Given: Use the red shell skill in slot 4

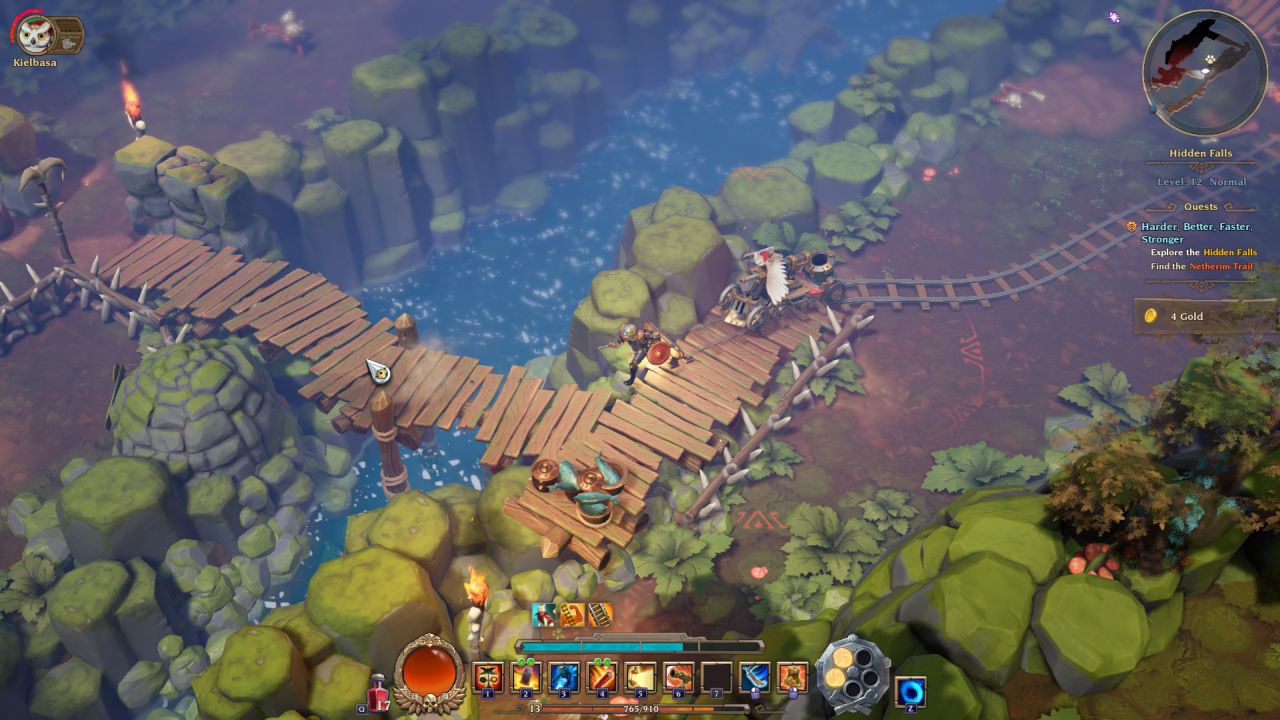Looking at the screenshot, I should click(602, 677).
